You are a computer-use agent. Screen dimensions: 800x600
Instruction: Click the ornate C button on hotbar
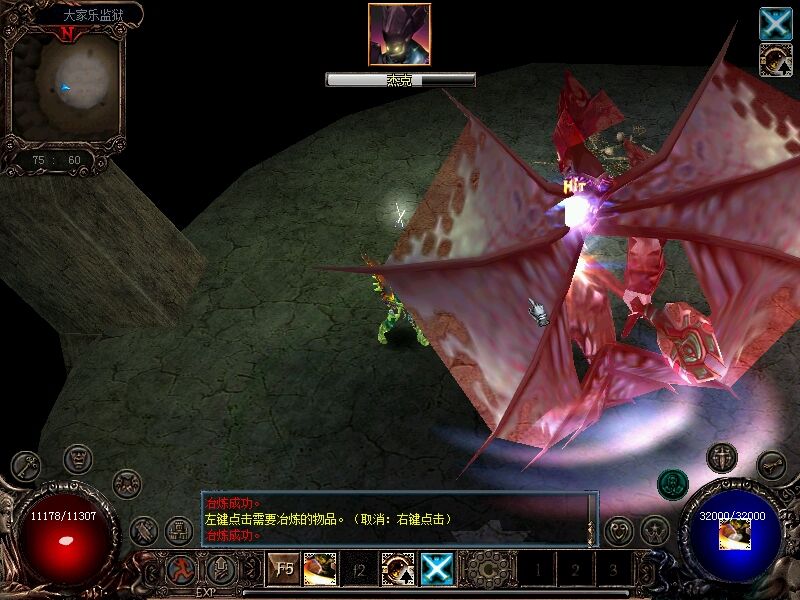coord(487,570)
